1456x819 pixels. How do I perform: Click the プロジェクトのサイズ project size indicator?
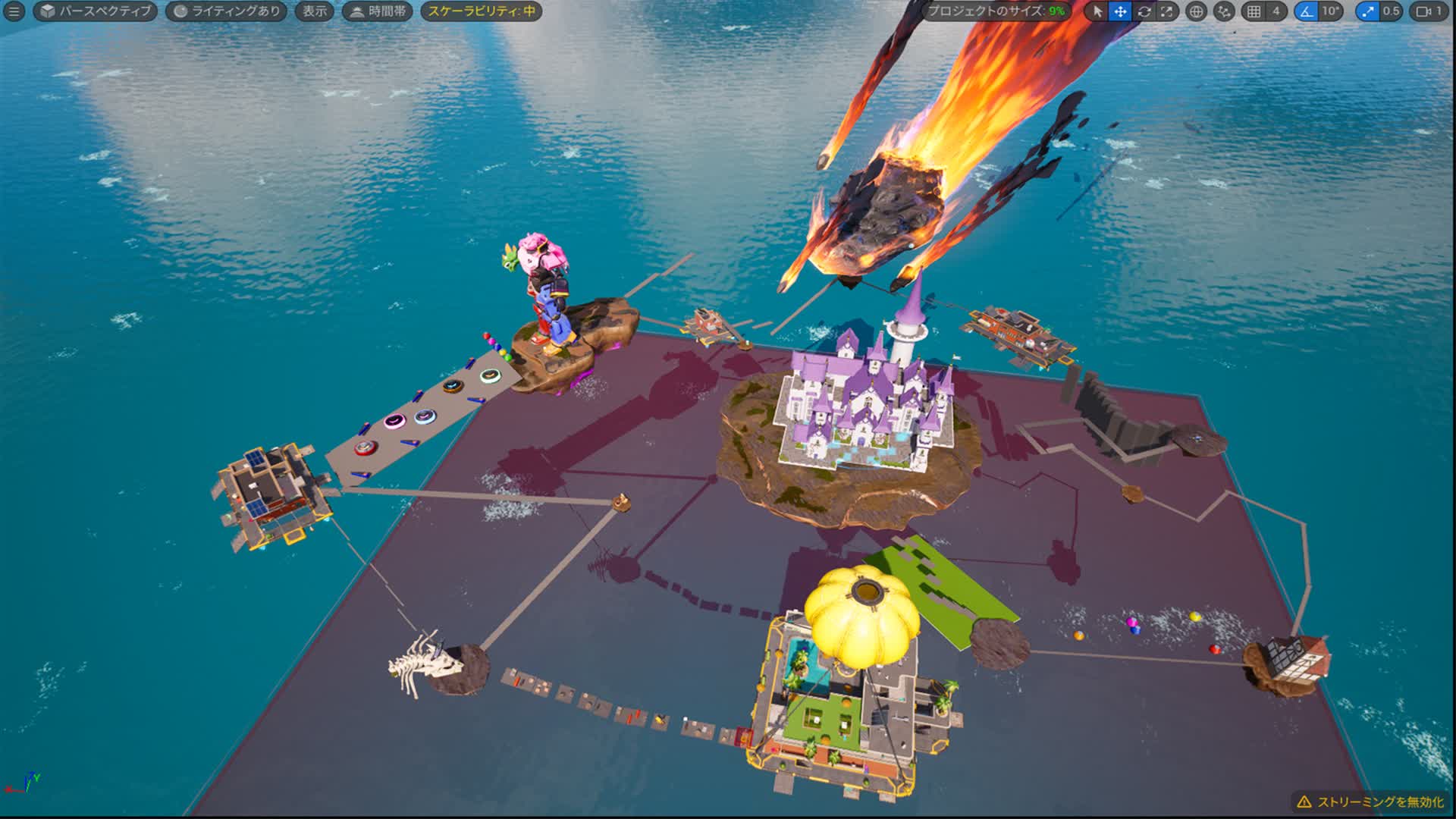click(x=996, y=11)
